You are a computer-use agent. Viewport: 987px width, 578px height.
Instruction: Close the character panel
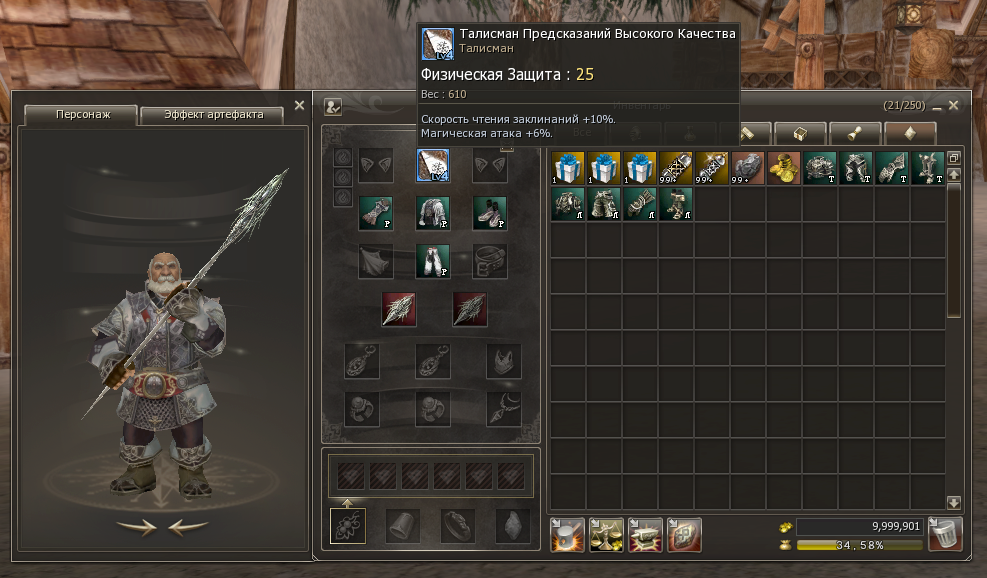click(x=299, y=105)
